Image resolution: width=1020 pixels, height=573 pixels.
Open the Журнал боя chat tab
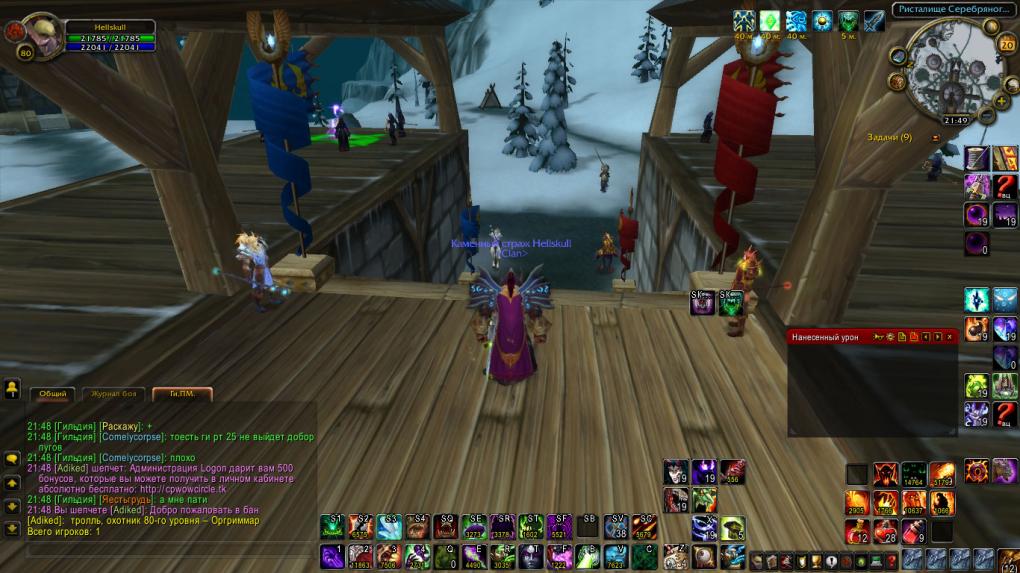[114, 394]
